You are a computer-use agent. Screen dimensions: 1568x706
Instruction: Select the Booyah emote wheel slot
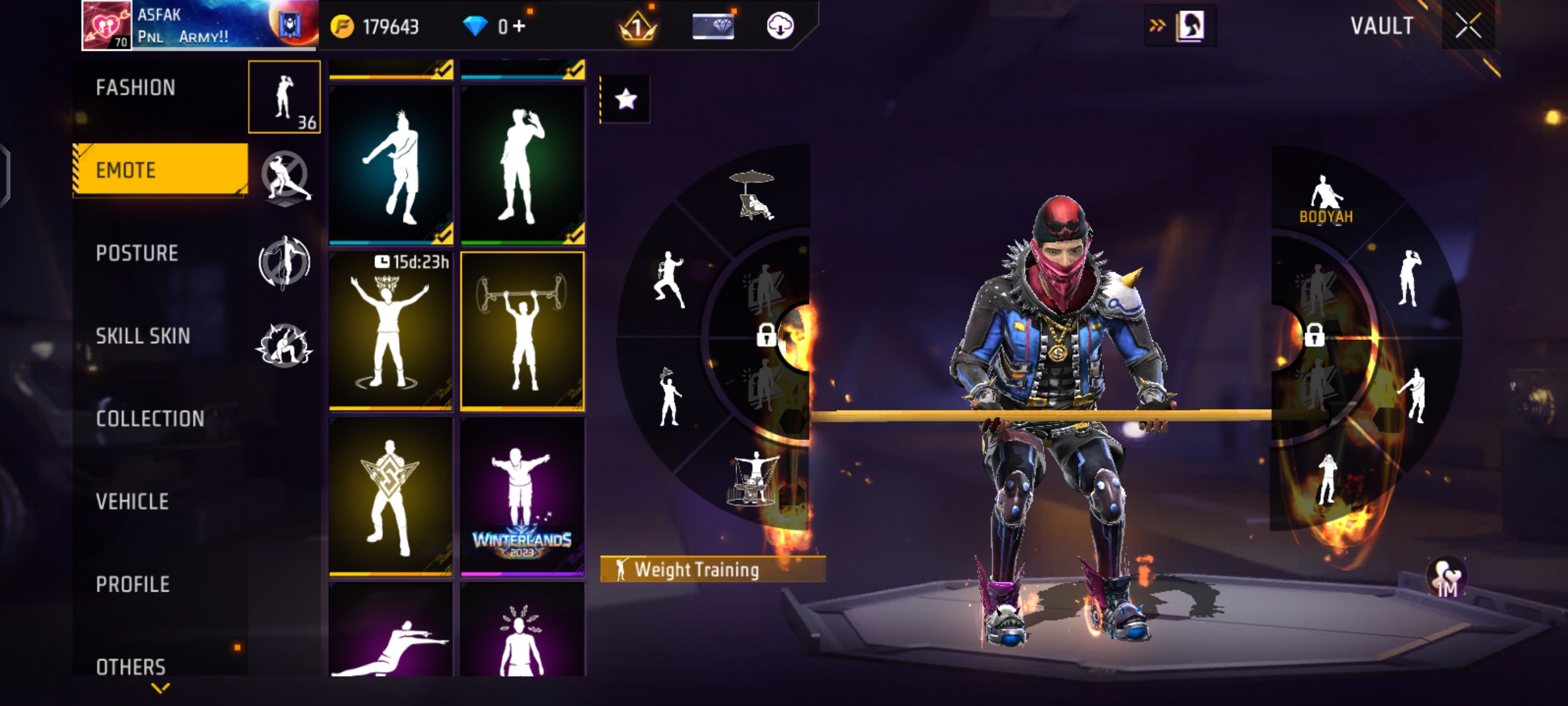pos(1325,199)
